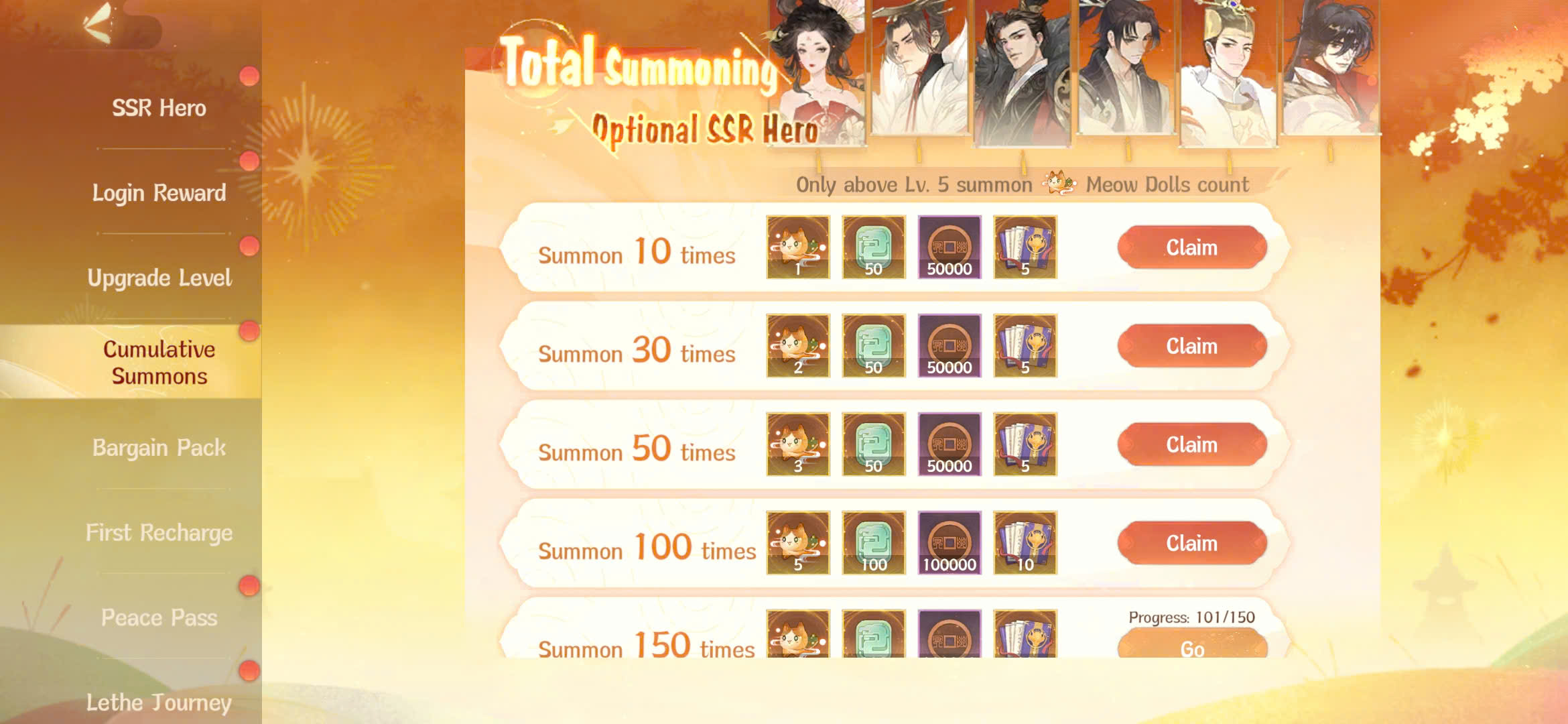Select the 100000 coin reward in Summon 100 row
This screenshot has height=724, width=1568.
coord(949,543)
